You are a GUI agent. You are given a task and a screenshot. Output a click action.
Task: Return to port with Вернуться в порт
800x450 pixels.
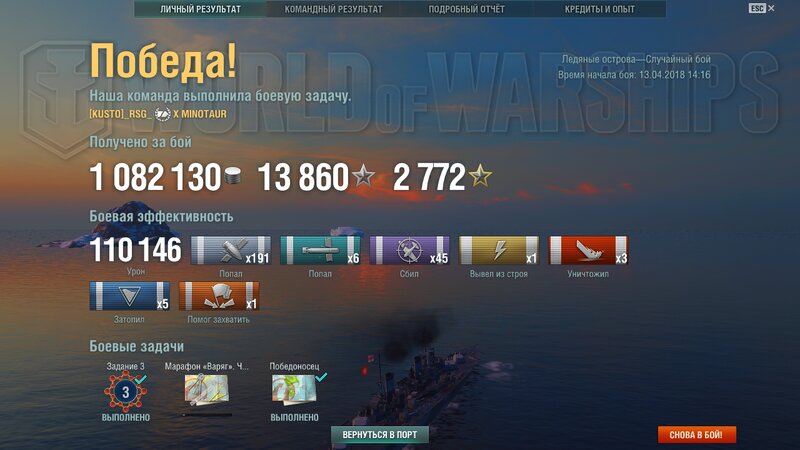click(387, 435)
